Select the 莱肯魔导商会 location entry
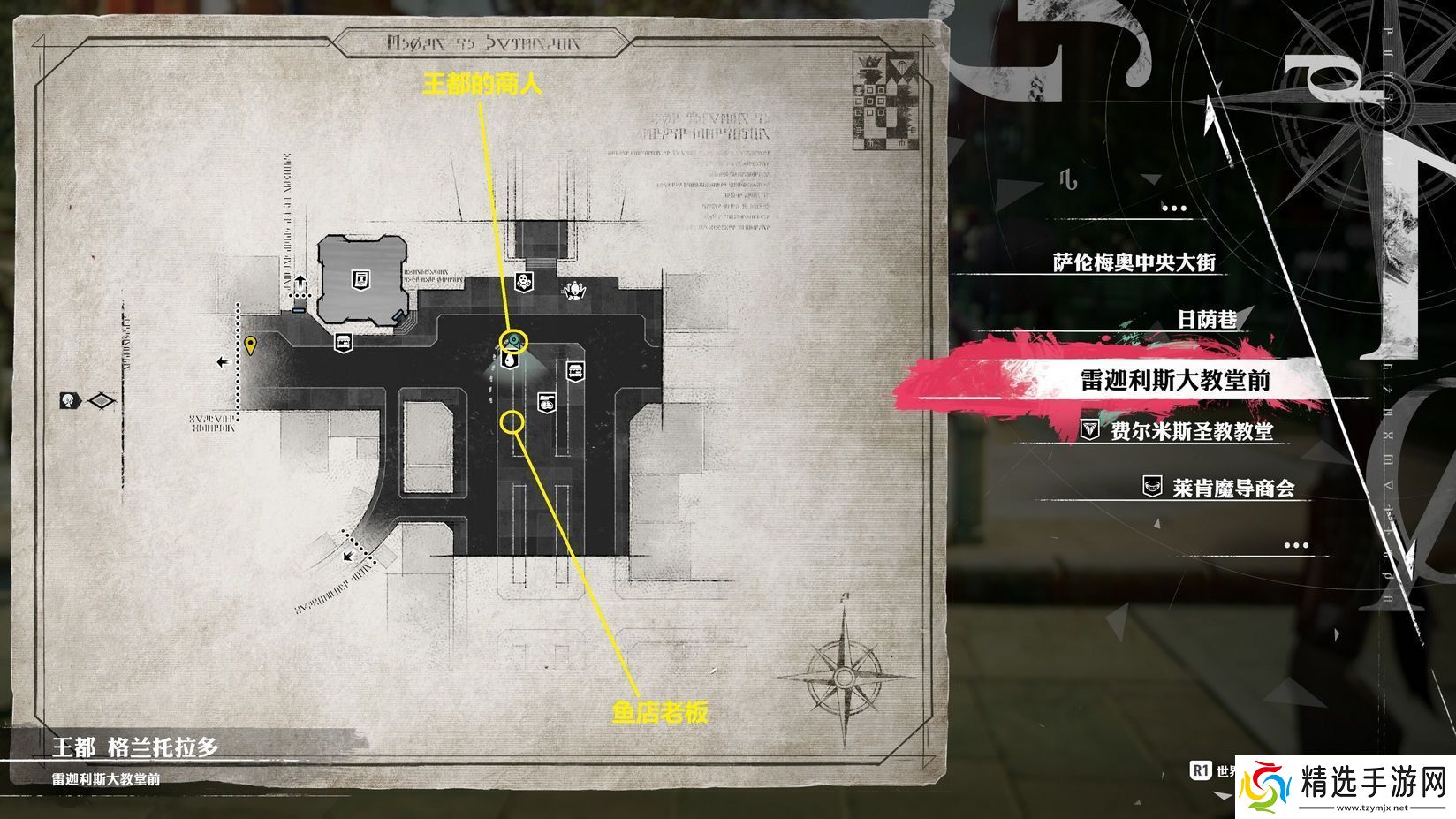The height and width of the screenshot is (819, 1456). tap(1232, 488)
